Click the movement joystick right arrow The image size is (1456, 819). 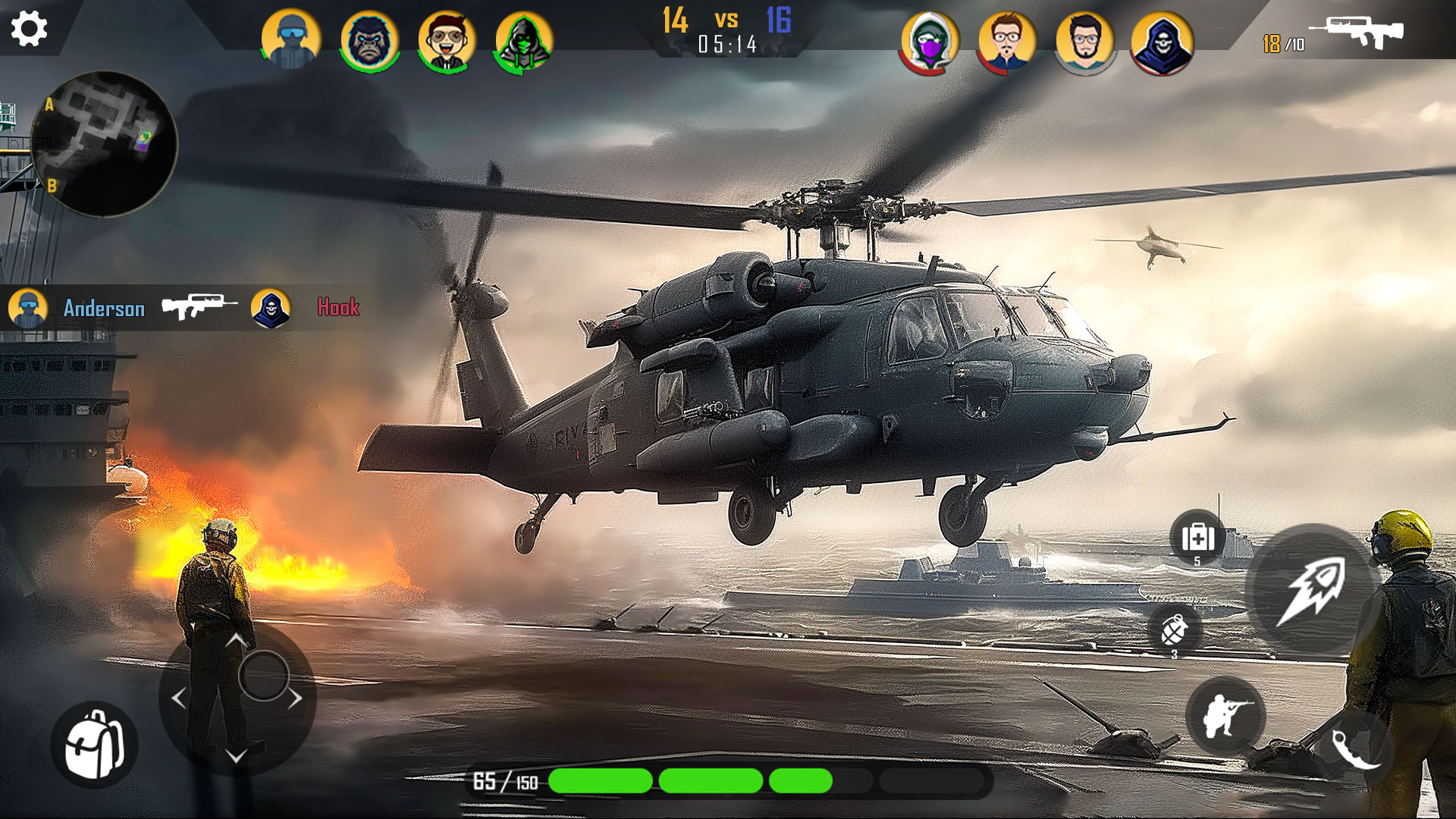[x=295, y=698]
